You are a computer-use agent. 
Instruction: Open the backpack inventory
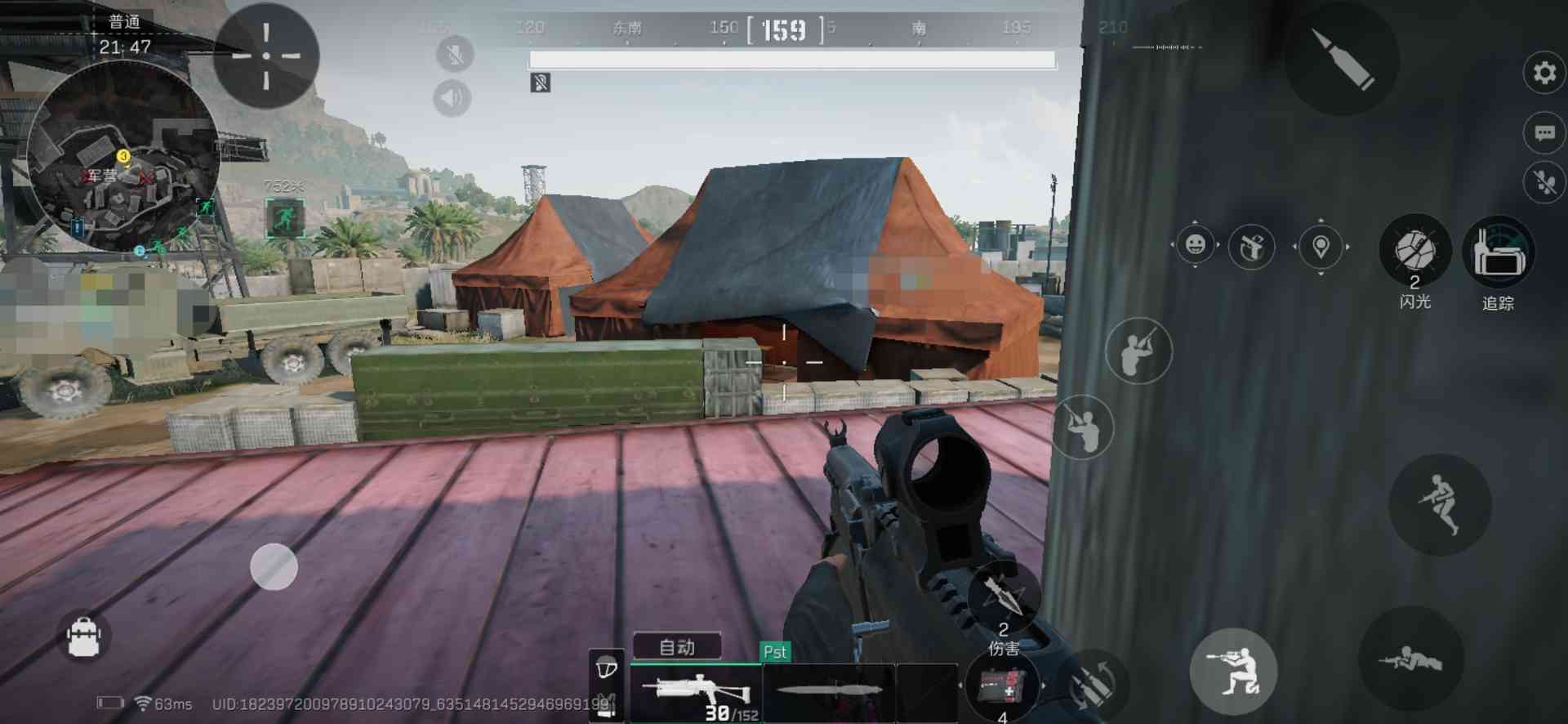(x=83, y=637)
